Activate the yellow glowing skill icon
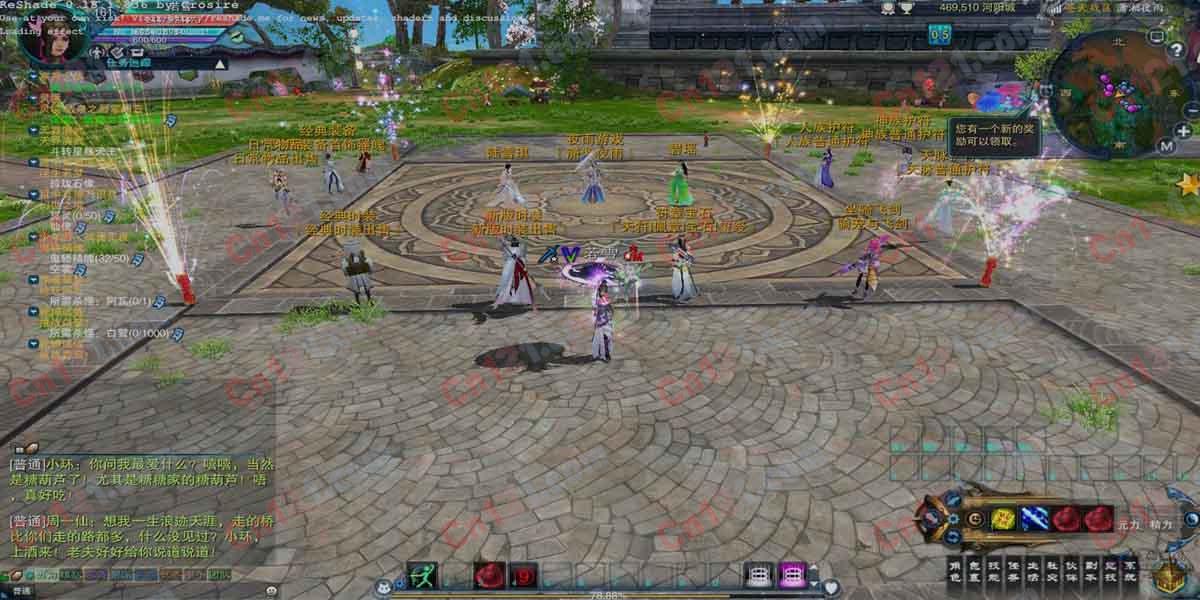The width and height of the screenshot is (1200, 600). (1003, 518)
